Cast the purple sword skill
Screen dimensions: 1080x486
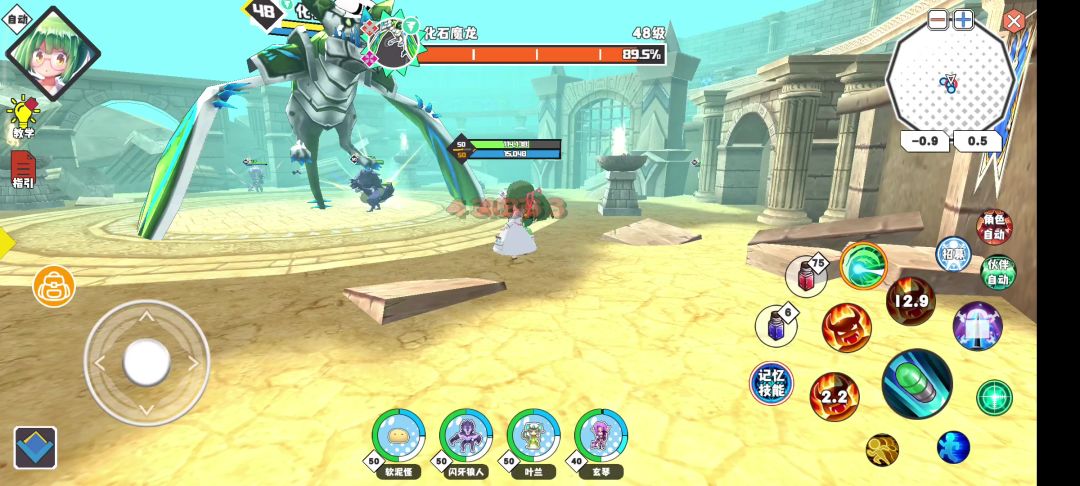(977, 326)
